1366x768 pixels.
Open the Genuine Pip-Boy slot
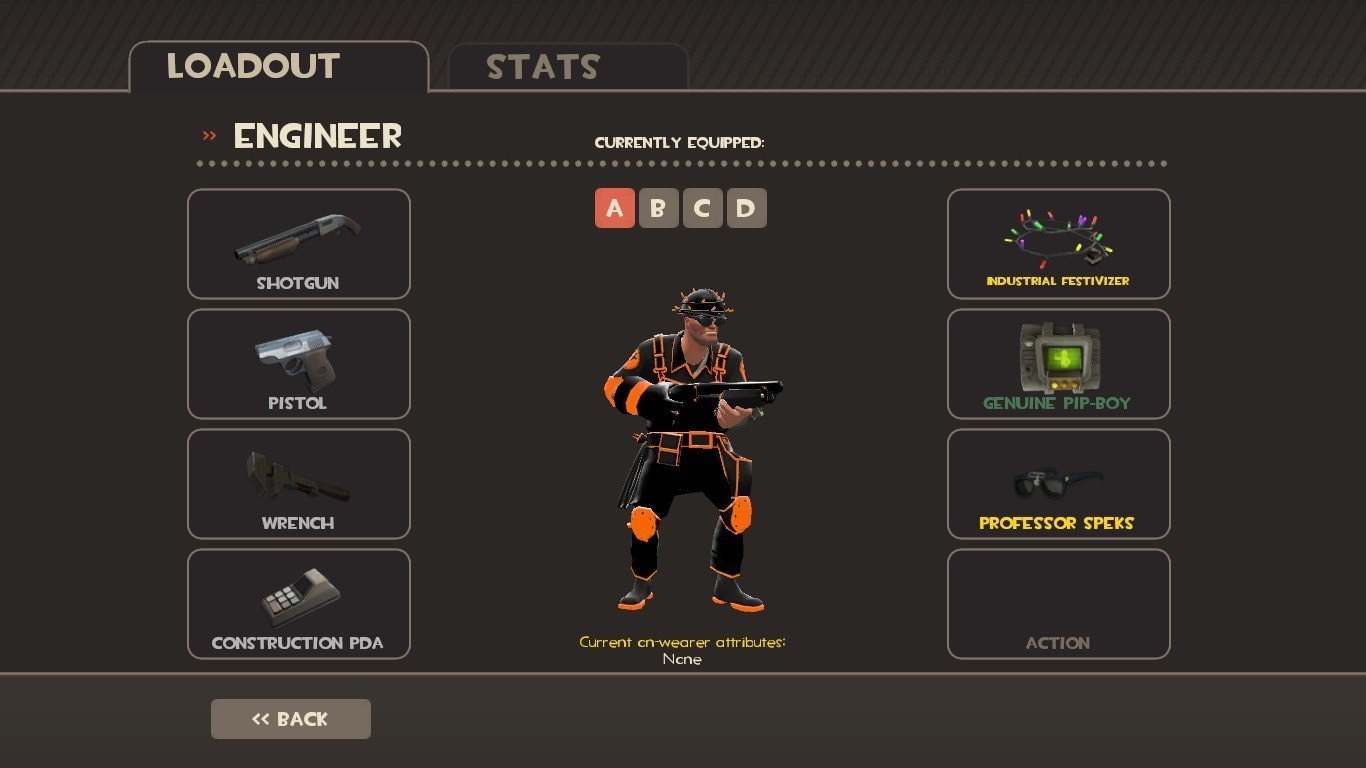(1058, 364)
